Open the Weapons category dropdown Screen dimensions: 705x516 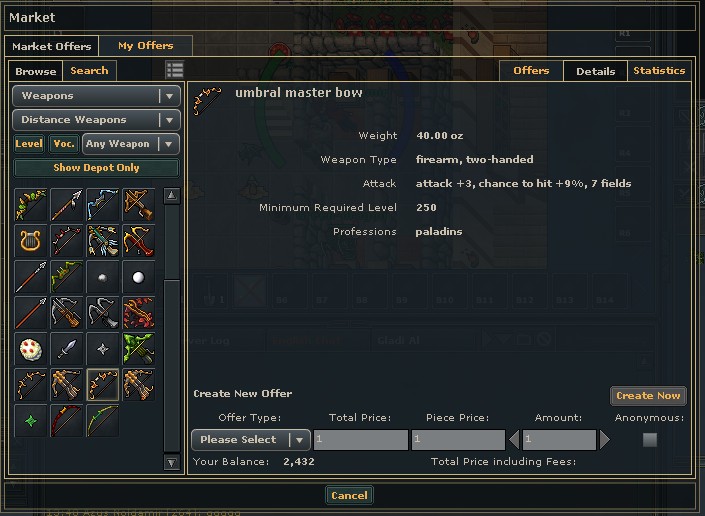pyautogui.click(x=96, y=96)
